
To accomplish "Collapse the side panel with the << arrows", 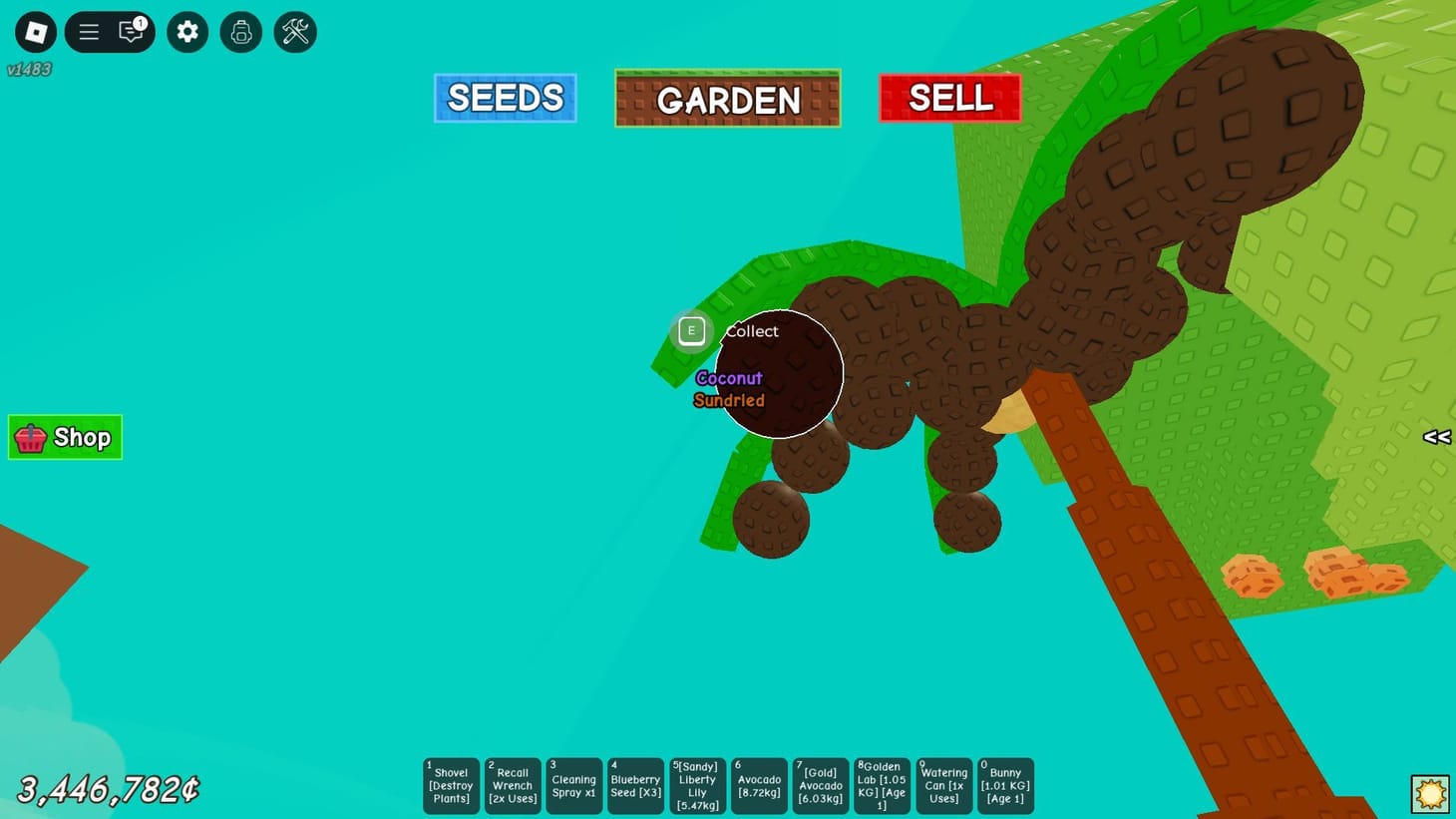I will [1437, 437].
